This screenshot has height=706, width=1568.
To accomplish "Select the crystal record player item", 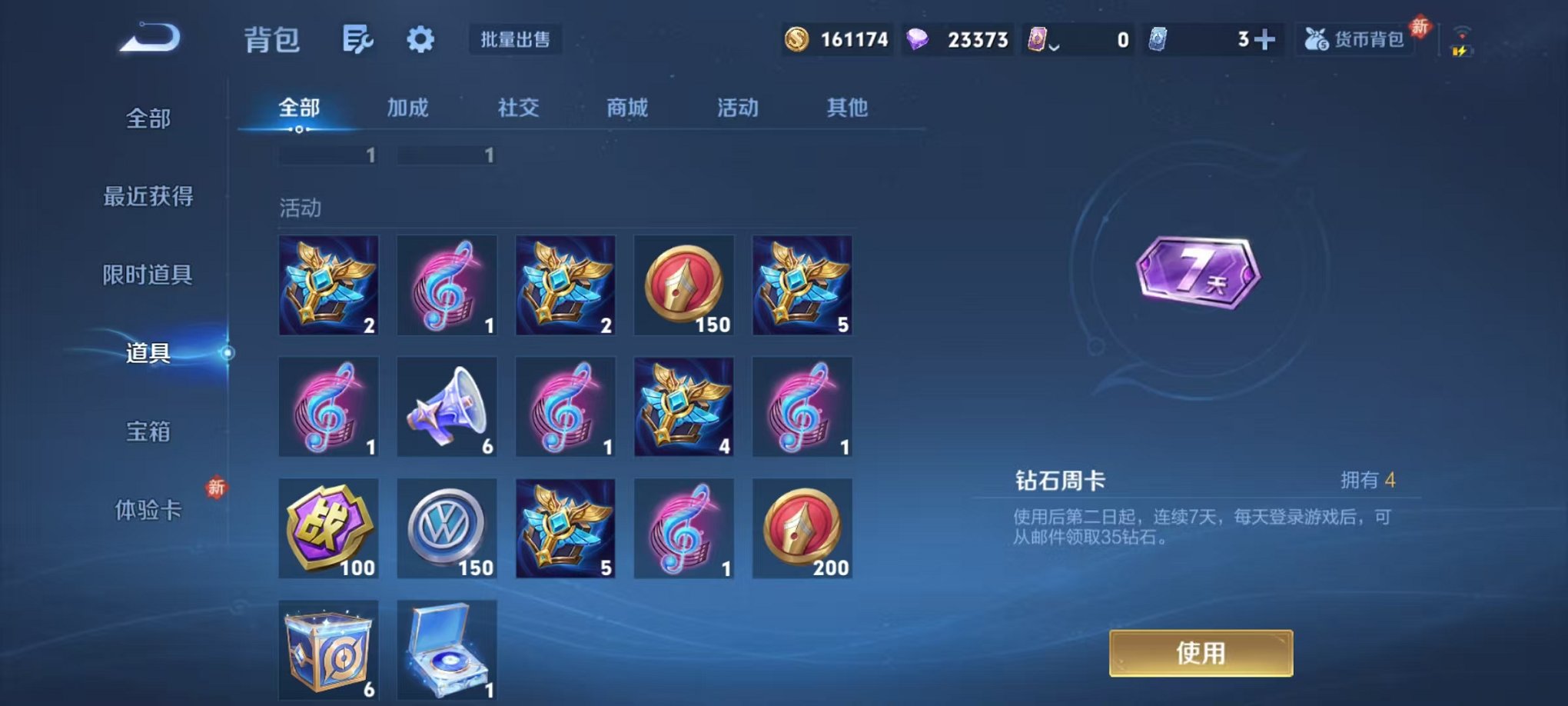I will pyautogui.click(x=446, y=650).
